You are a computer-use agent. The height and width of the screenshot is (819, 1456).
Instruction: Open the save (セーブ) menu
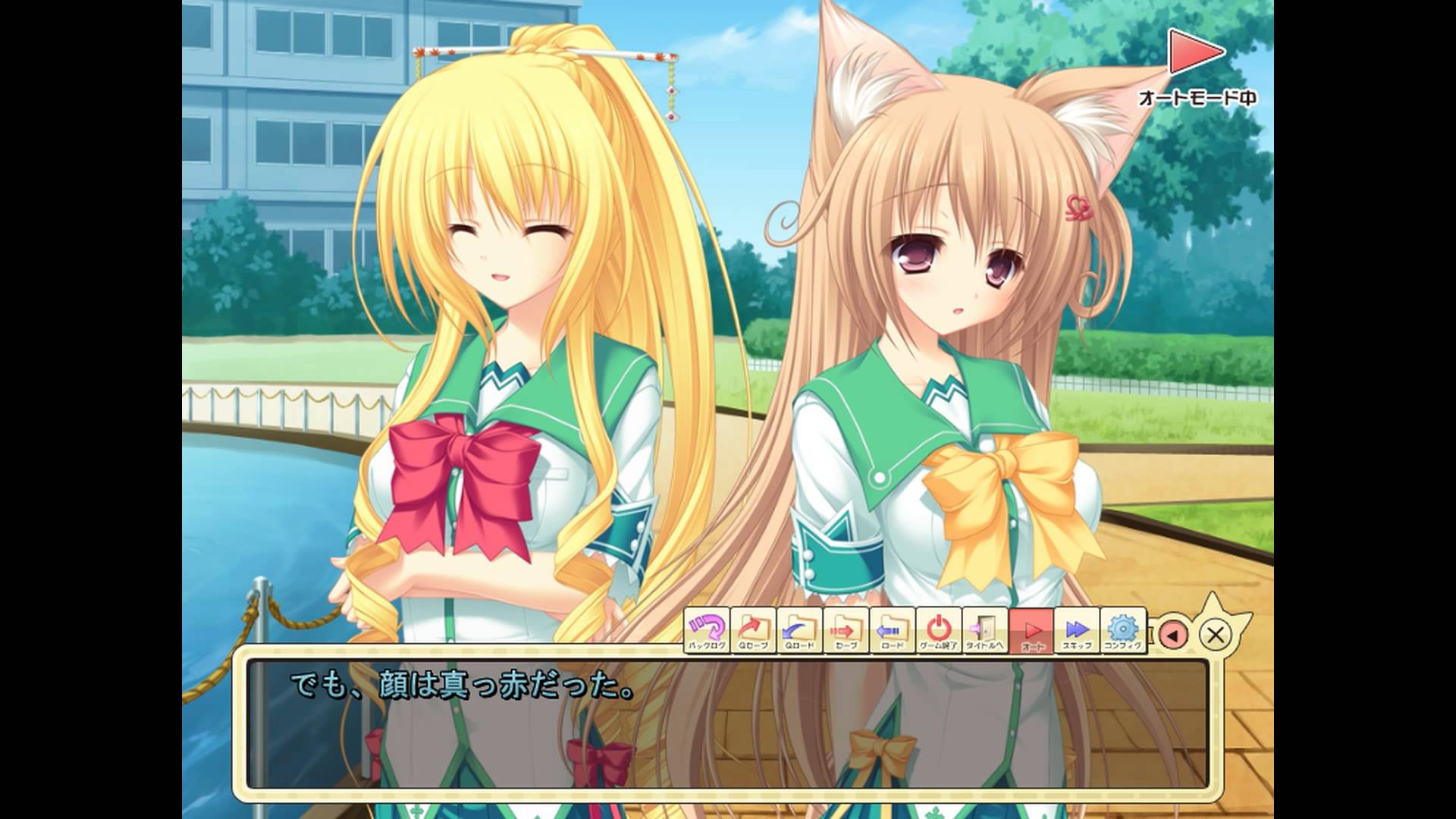click(846, 631)
